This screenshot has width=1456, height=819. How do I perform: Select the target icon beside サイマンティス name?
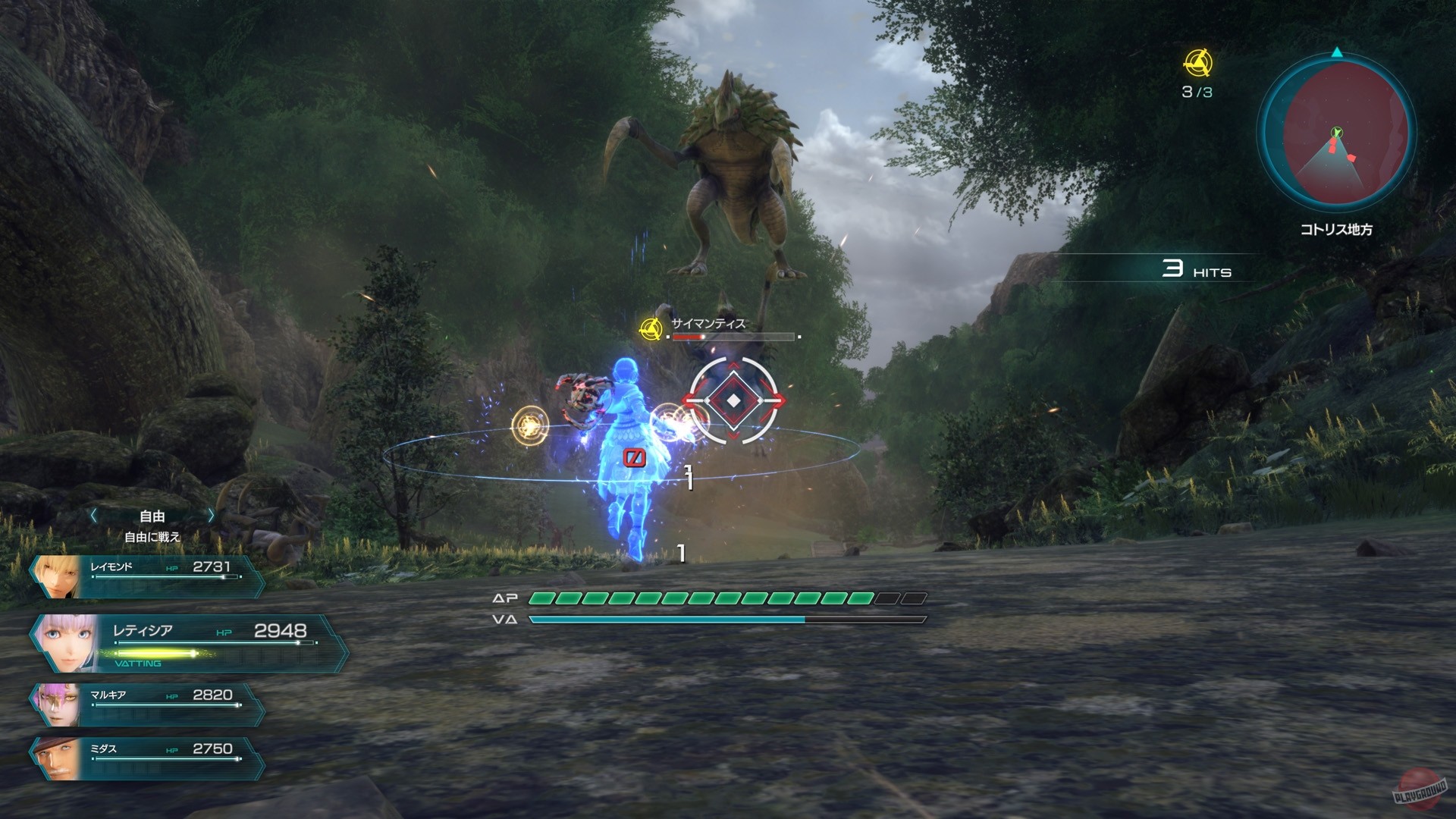click(650, 331)
